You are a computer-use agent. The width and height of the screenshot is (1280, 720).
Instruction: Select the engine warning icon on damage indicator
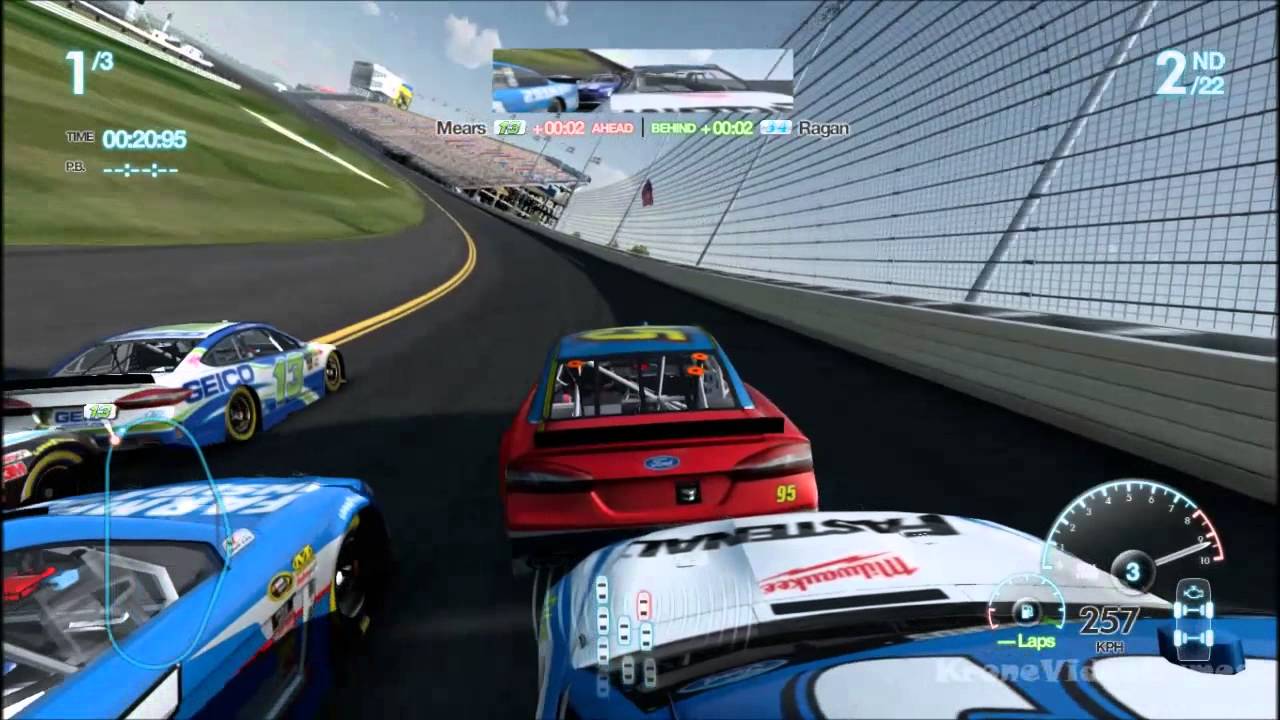coord(1194,592)
